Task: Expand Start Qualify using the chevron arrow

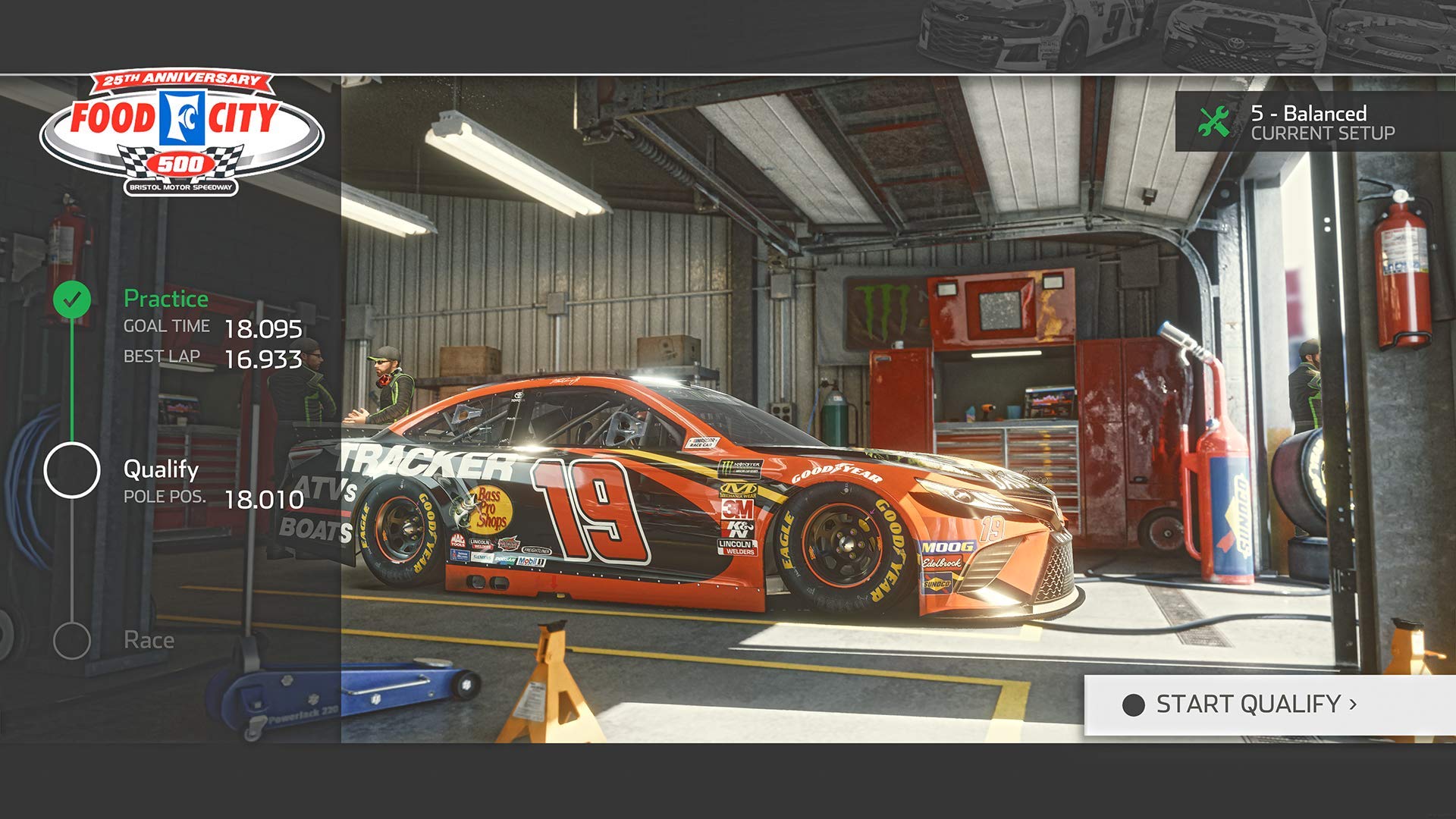Action: pyautogui.click(x=1351, y=705)
